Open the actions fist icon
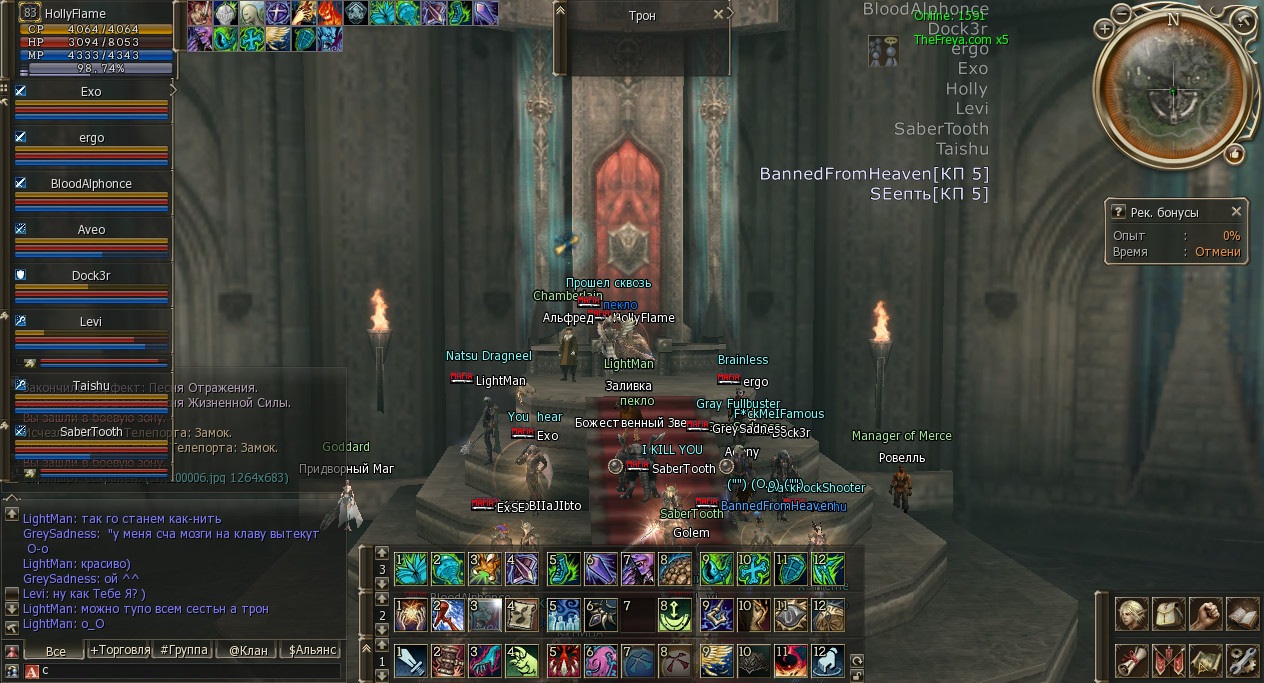1264x683 pixels. pos(1205,613)
